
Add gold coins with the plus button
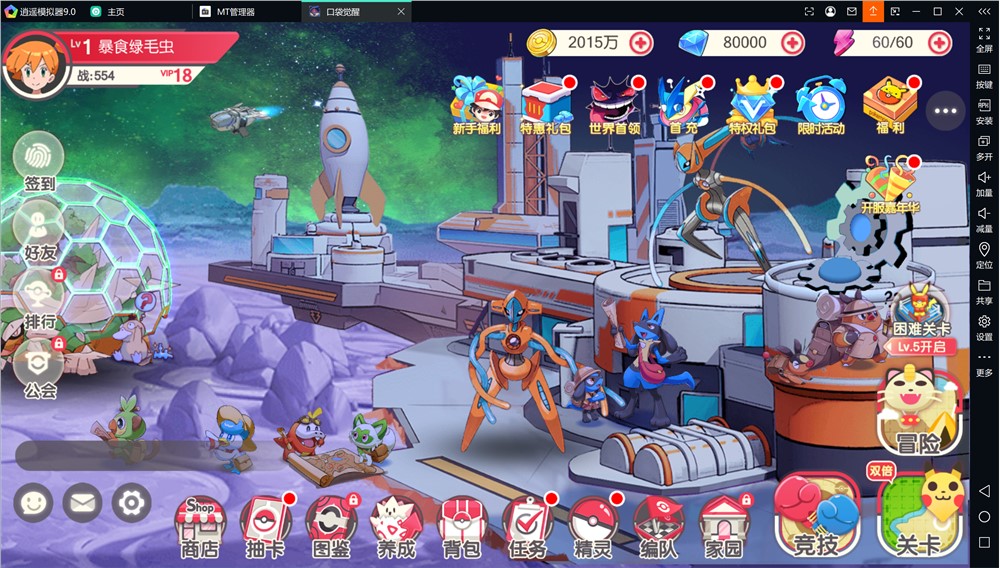pyautogui.click(x=640, y=43)
